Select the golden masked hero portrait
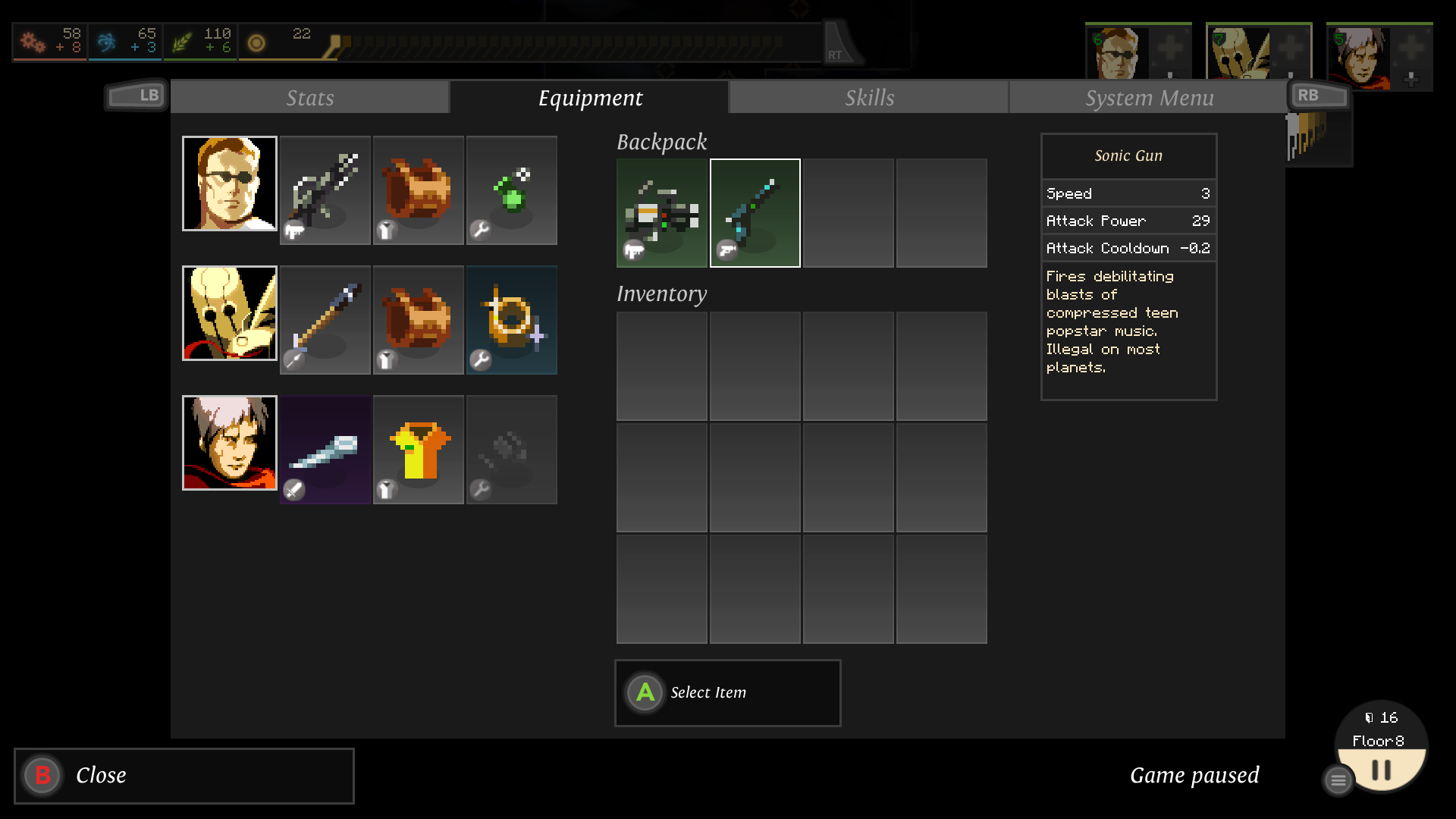Screen dimensions: 1456x819 [230, 313]
